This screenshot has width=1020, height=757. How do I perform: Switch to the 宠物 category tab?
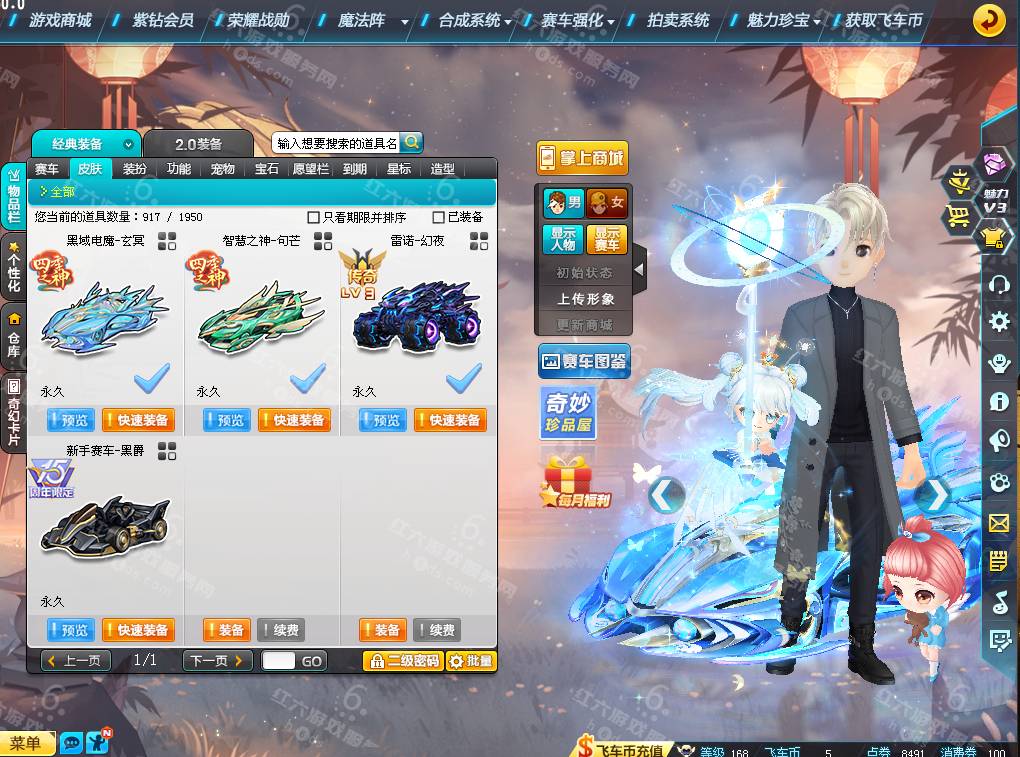pos(223,169)
